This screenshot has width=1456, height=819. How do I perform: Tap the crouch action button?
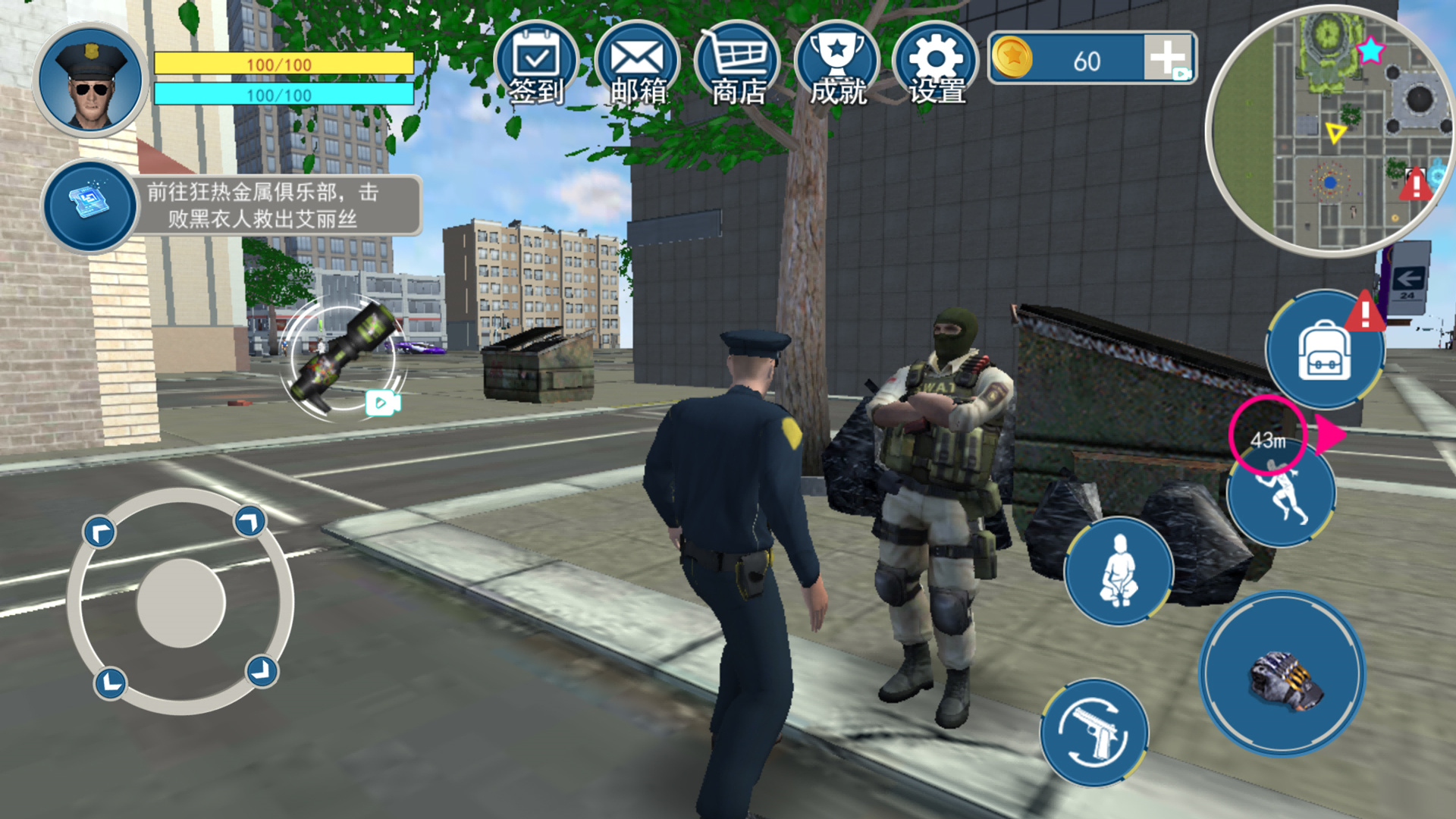(x=1119, y=571)
